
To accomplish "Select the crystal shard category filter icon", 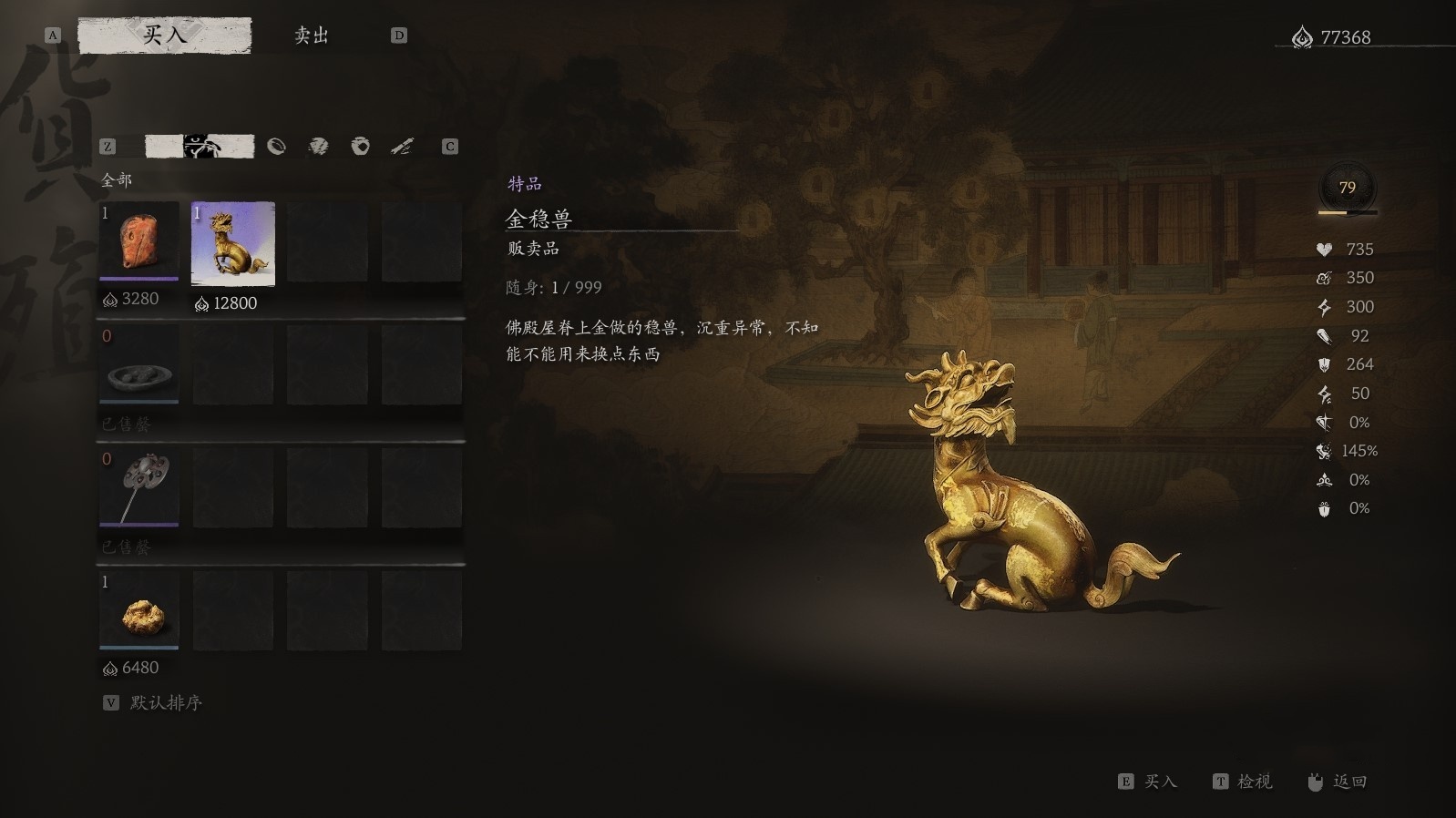I will point(319,146).
